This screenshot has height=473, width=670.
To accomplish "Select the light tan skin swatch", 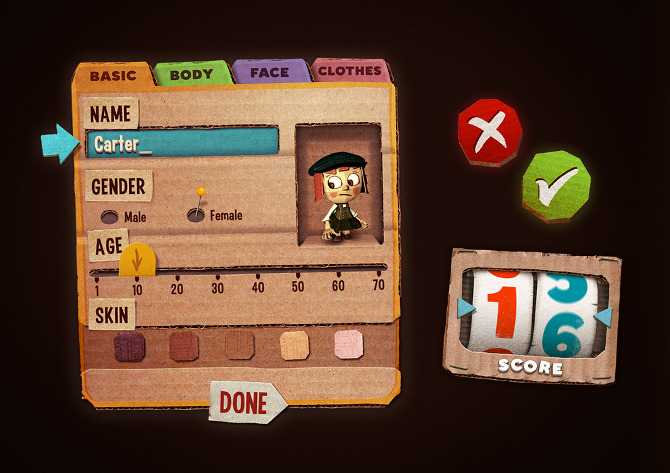I will (x=295, y=346).
